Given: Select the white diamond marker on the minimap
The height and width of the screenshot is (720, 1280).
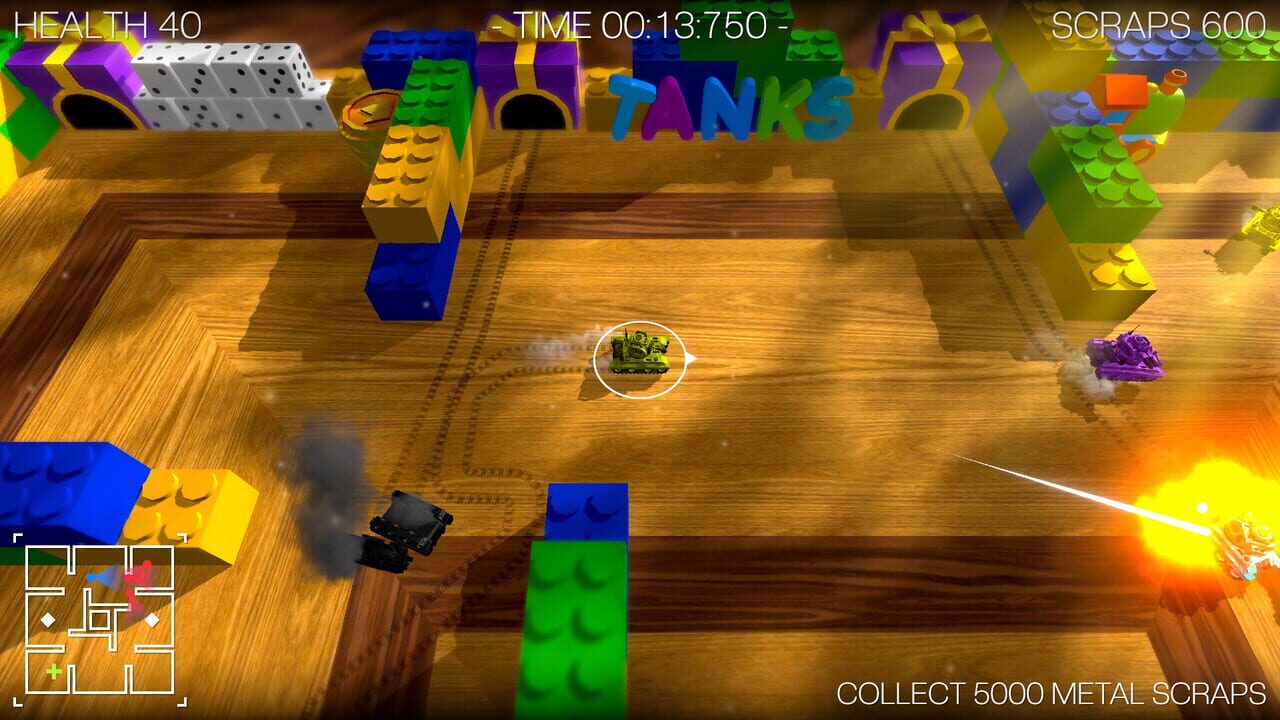Looking at the screenshot, I should pyautogui.click(x=46, y=620).
